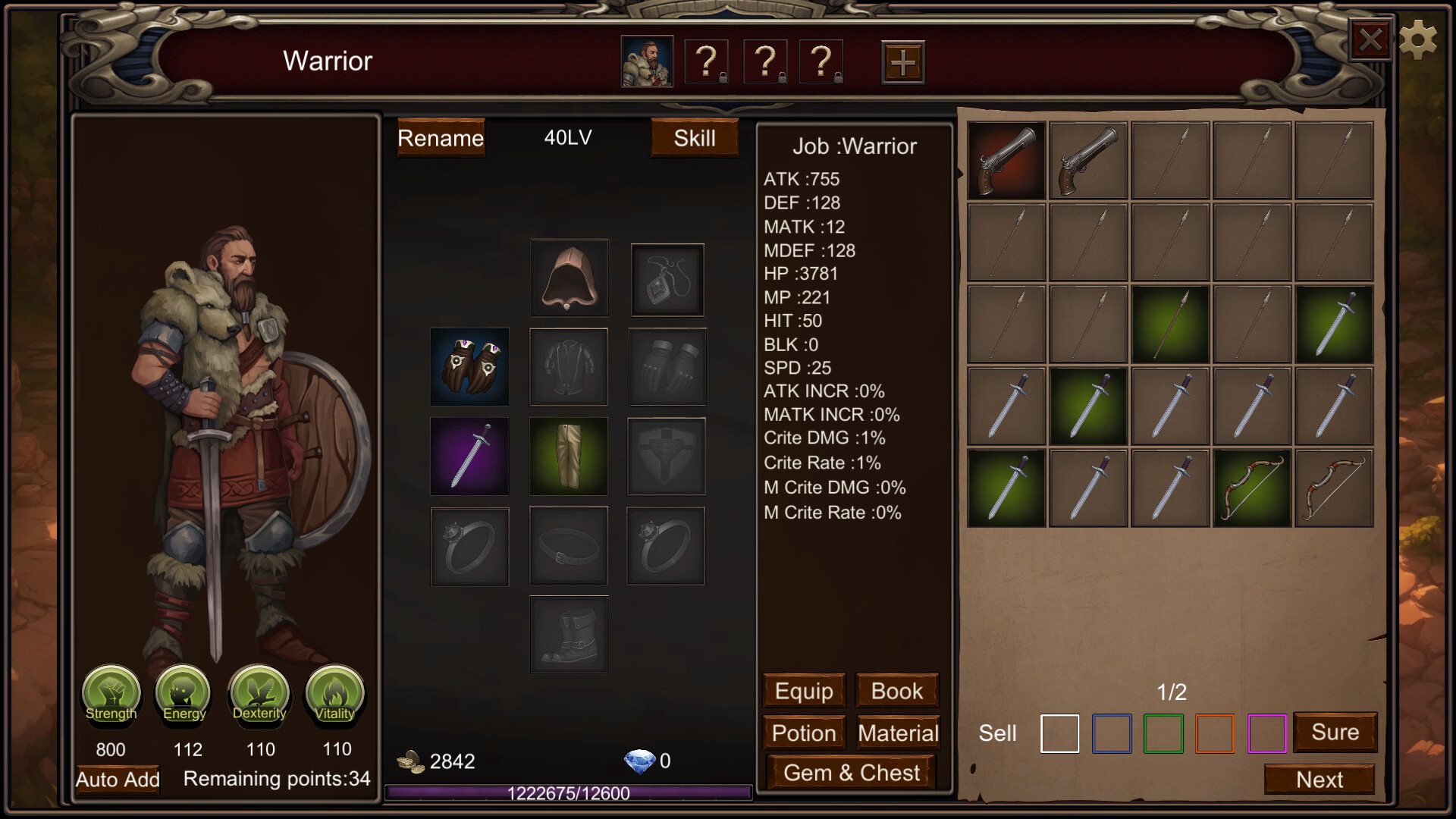Click the equipped gloves with pink gems
This screenshot has width=1456, height=819.
point(469,366)
